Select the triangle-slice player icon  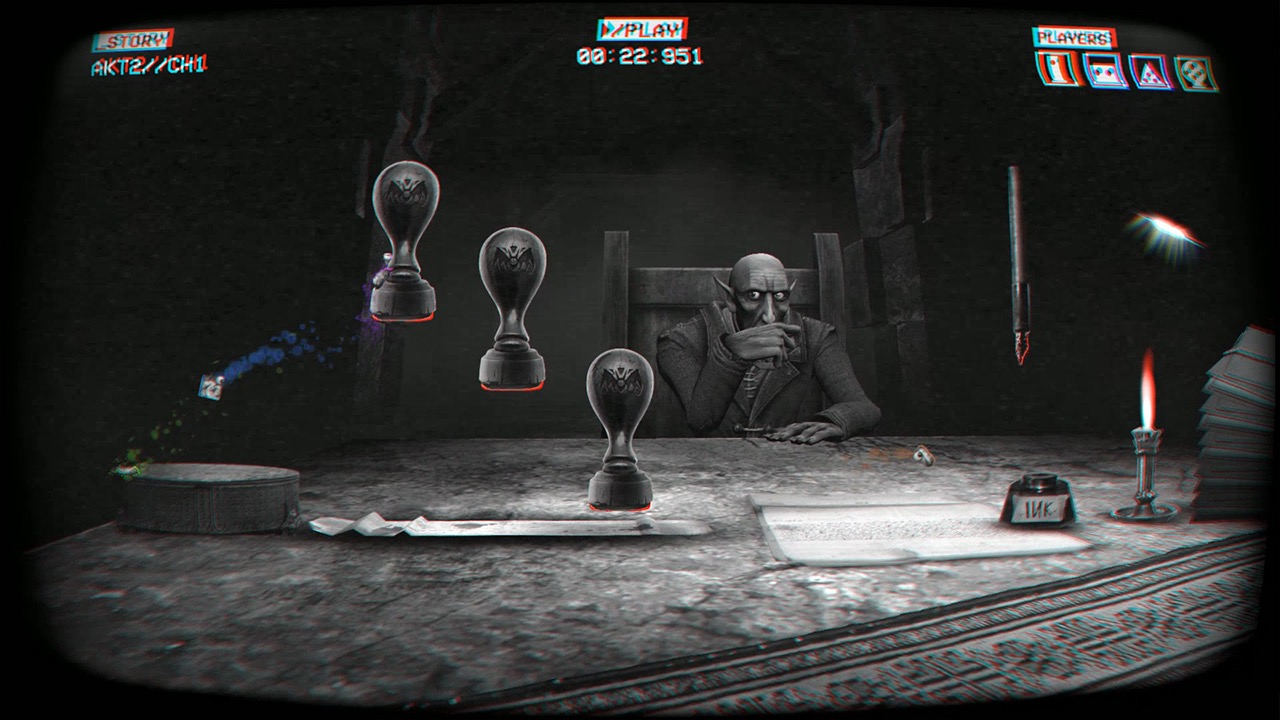click(x=1150, y=70)
